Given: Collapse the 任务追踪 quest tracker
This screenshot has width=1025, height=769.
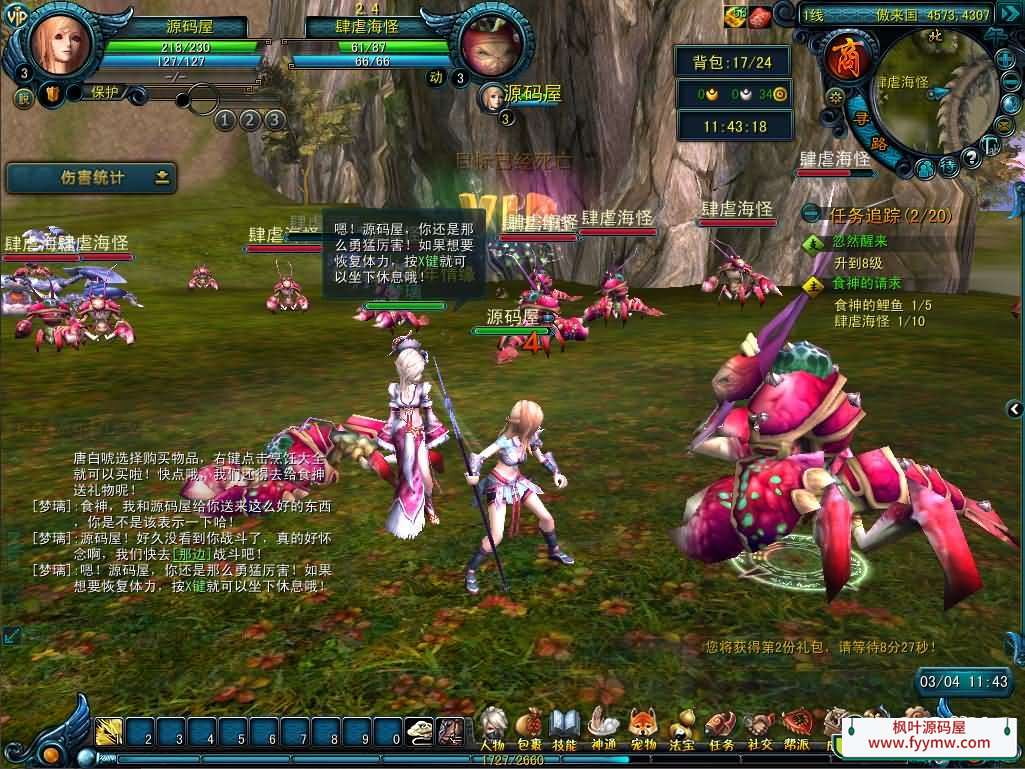Looking at the screenshot, I should pyautogui.click(x=812, y=214).
